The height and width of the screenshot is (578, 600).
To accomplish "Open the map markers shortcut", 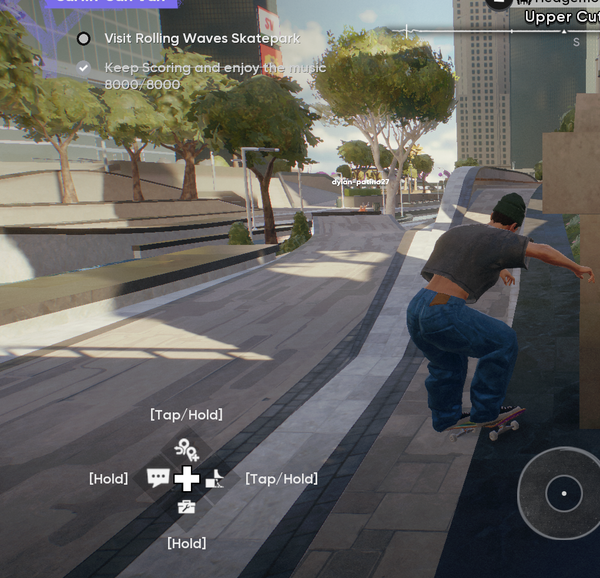I will pos(186,450).
